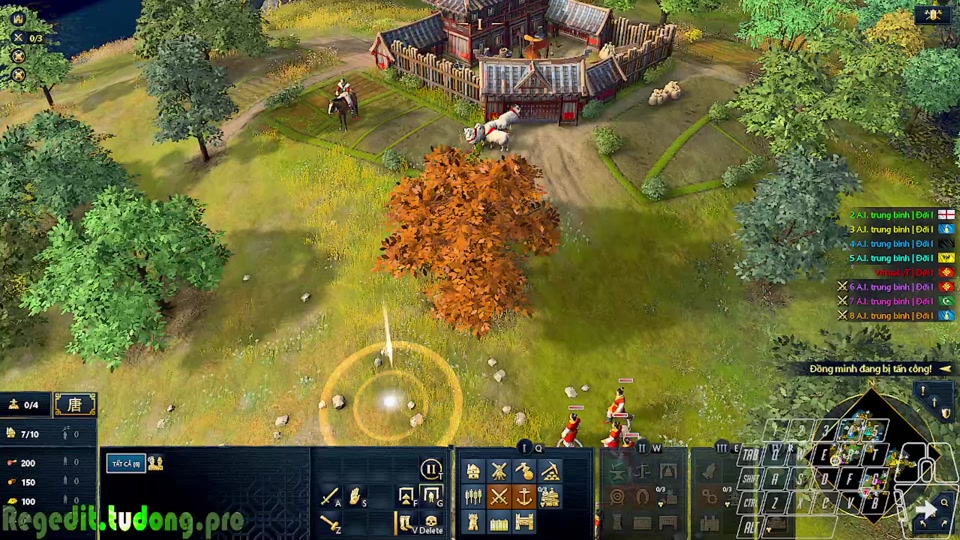This screenshot has width=960, height=540.
Task: Click the minimap magnifier search button
Action: [x=945, y=503]
